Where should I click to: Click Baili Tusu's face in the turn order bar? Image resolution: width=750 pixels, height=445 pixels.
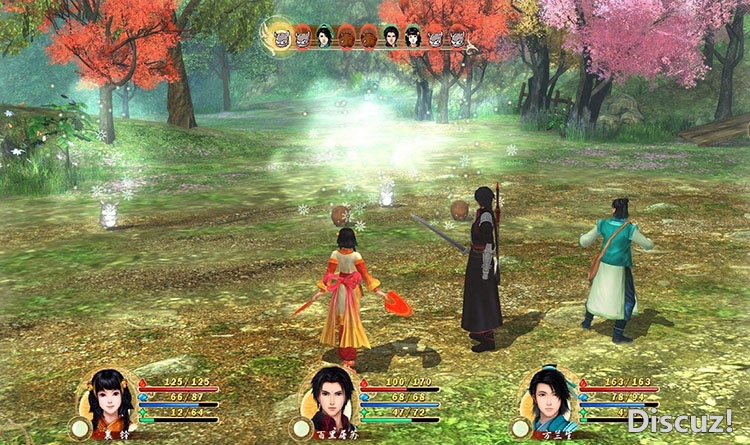tap(390, 37)
